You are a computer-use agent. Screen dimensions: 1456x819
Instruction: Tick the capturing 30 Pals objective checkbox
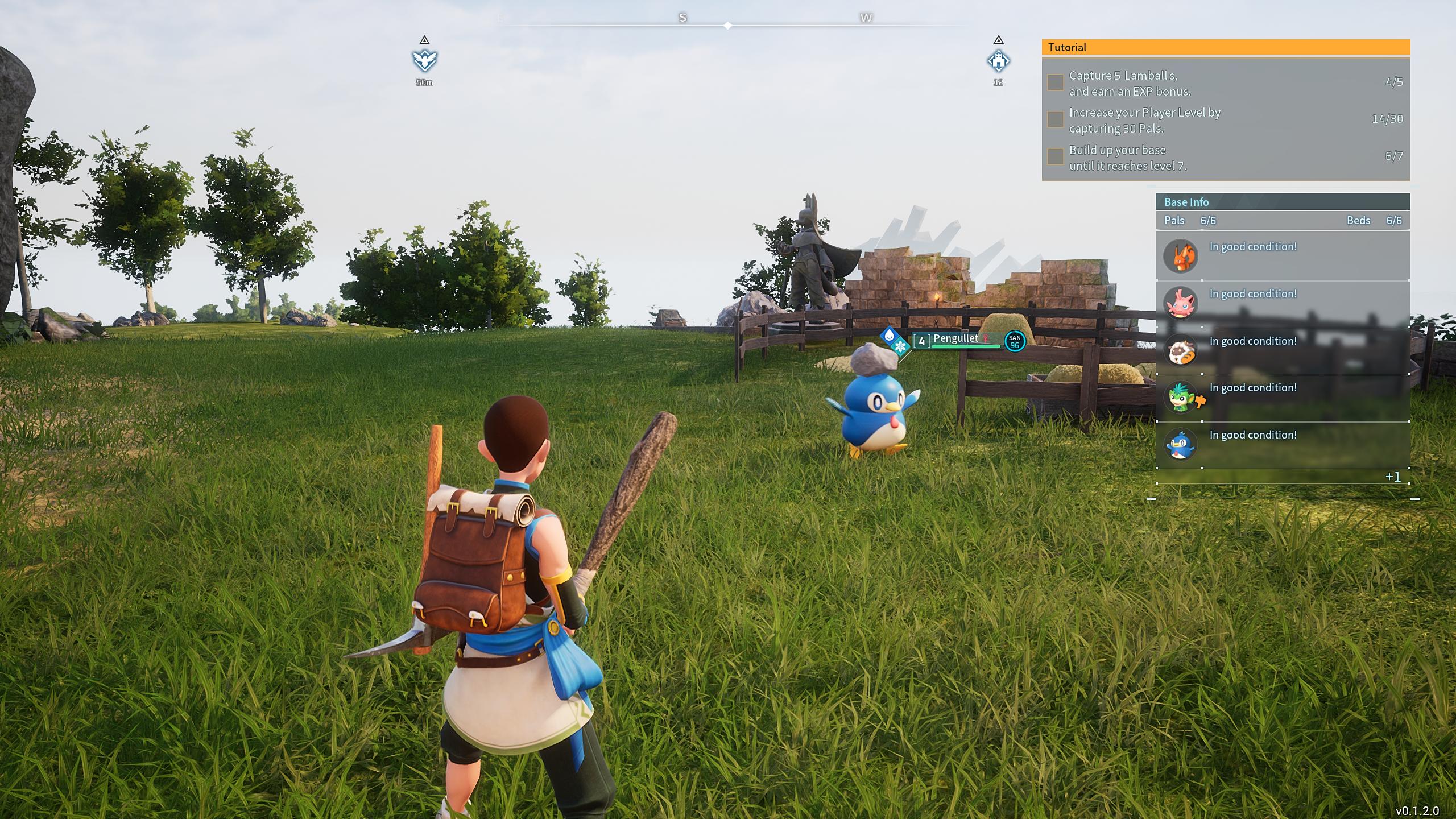pos(1056,119)
